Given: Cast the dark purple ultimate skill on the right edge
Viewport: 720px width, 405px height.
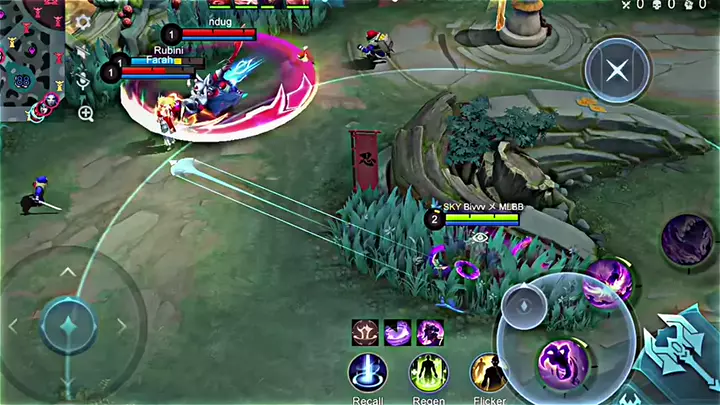Looking at the screenshot, I should coord(688,241).
